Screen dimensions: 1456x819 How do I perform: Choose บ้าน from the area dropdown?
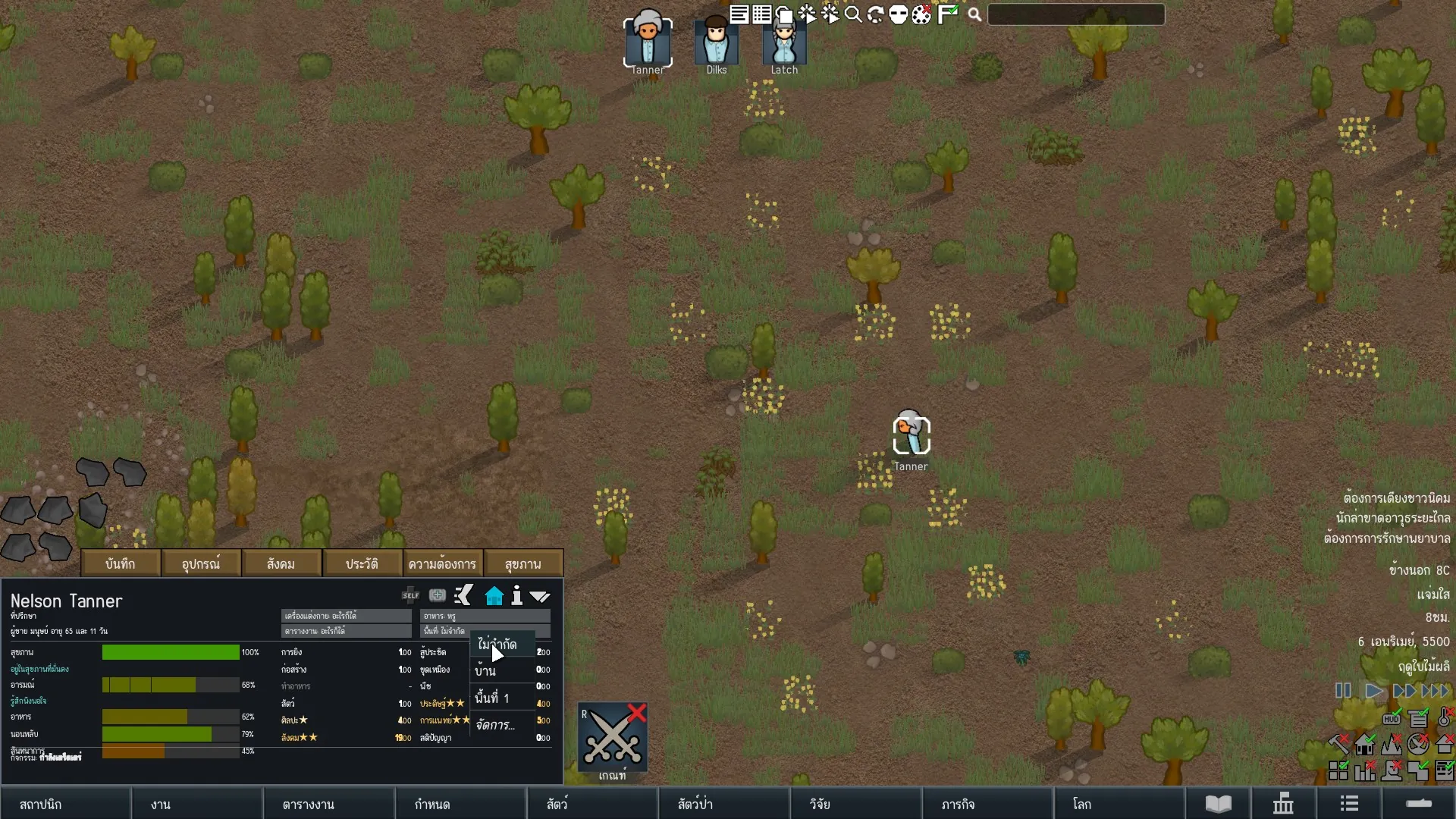486,671
